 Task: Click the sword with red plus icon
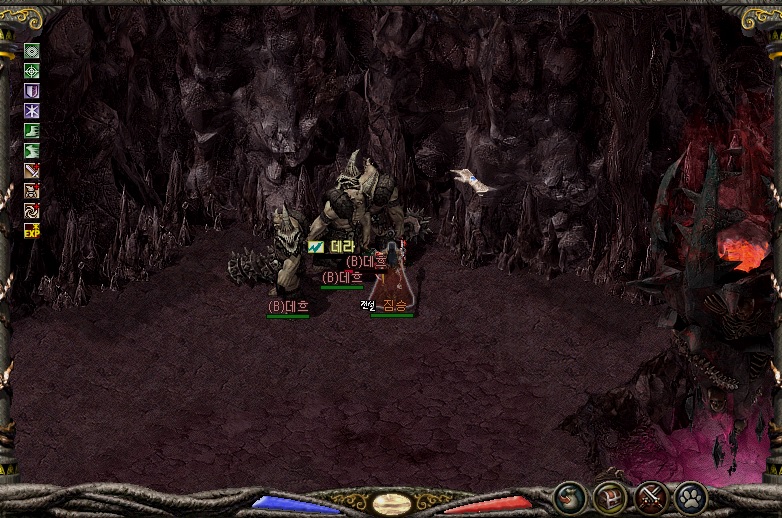32,171
